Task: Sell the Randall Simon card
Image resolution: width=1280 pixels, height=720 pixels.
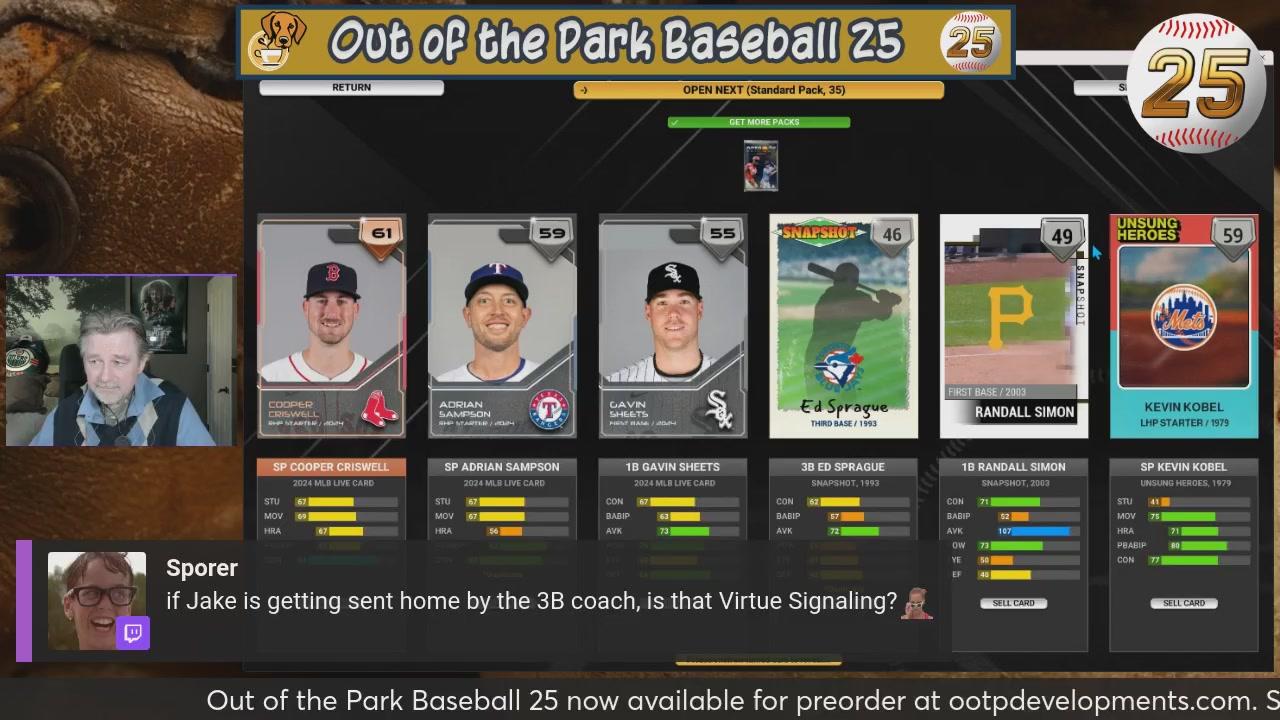Action: coord(1014,603)
